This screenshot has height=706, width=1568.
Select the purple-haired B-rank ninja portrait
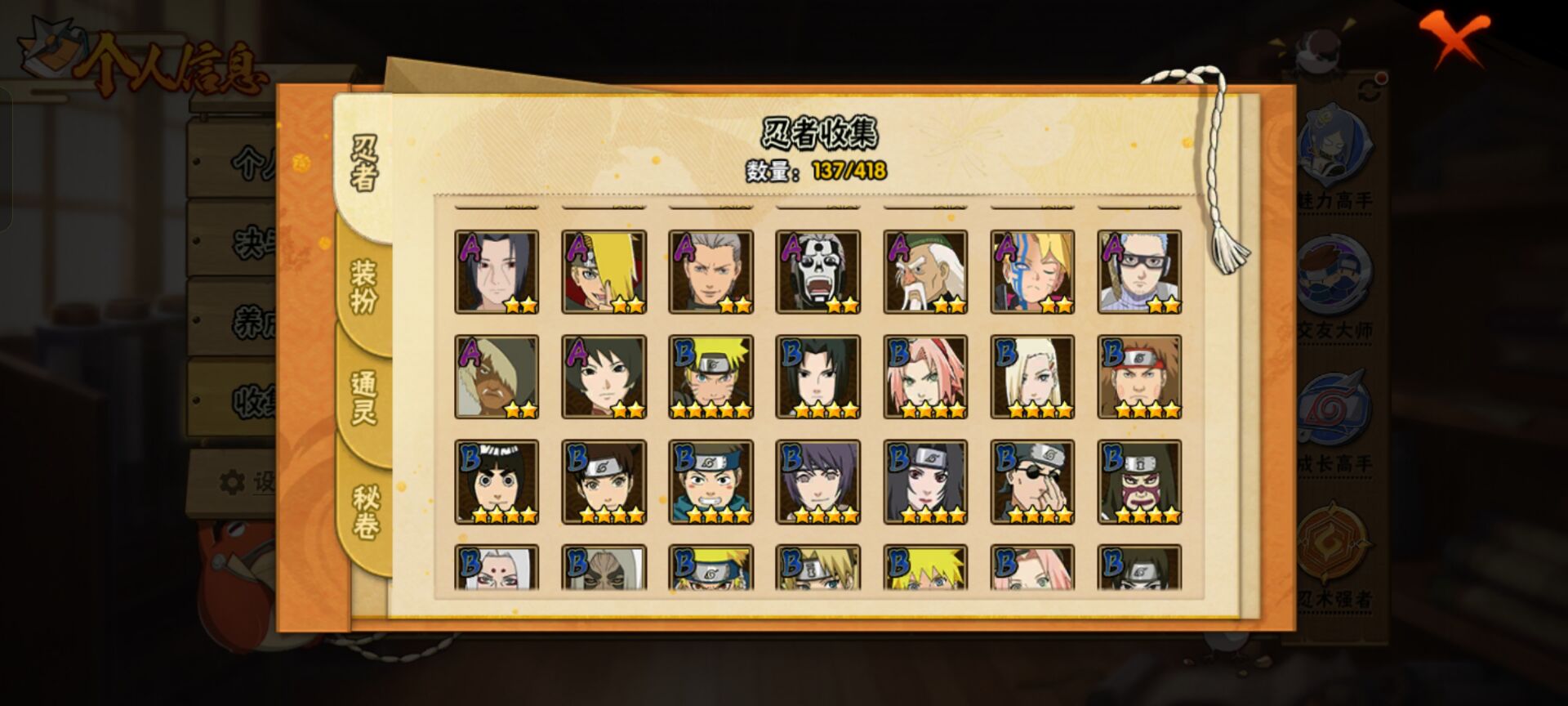(x=817, y=481)
